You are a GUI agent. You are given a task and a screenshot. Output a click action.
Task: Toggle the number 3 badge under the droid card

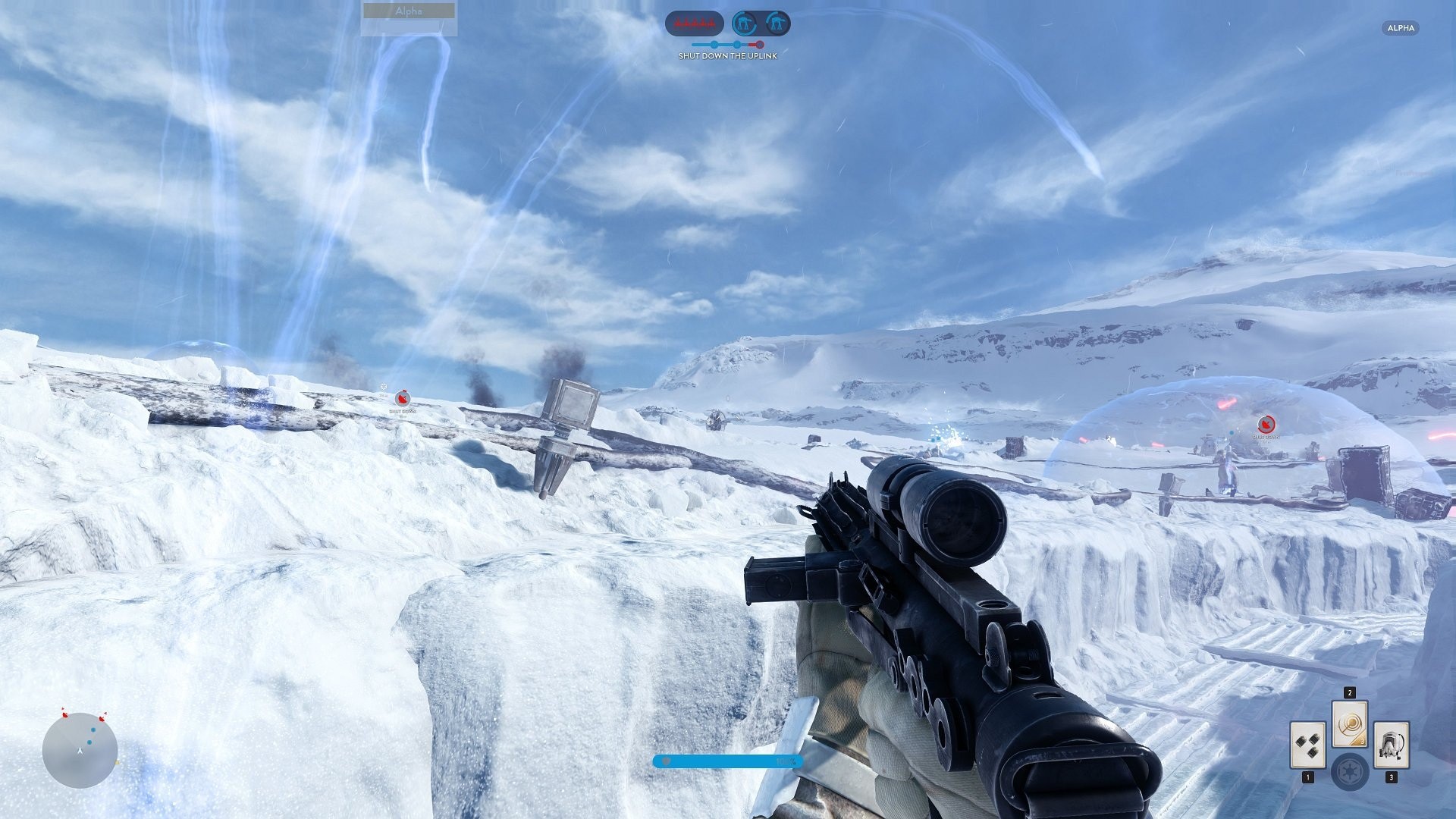[1392, 777]
